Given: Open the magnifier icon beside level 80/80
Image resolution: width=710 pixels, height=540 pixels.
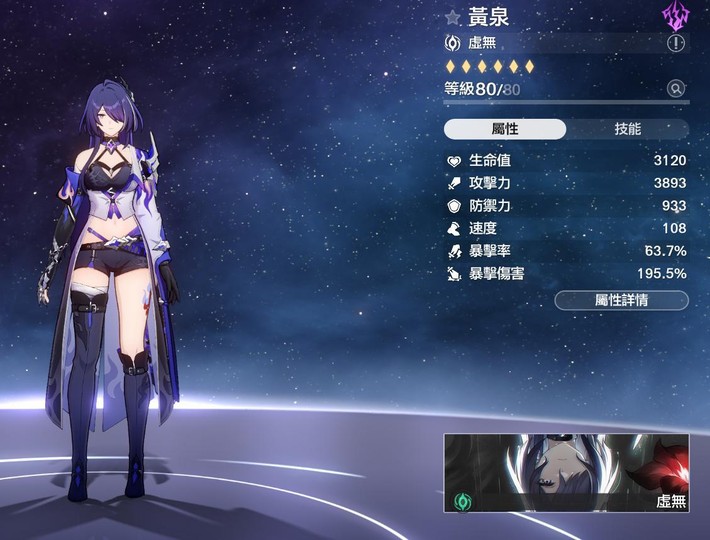Looking at the screenshot, I should (x=677, y=89).
